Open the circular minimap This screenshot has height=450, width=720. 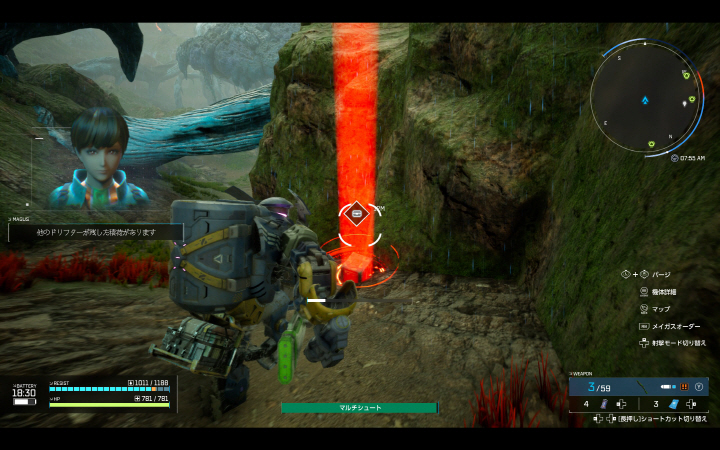tap(645, 100)
